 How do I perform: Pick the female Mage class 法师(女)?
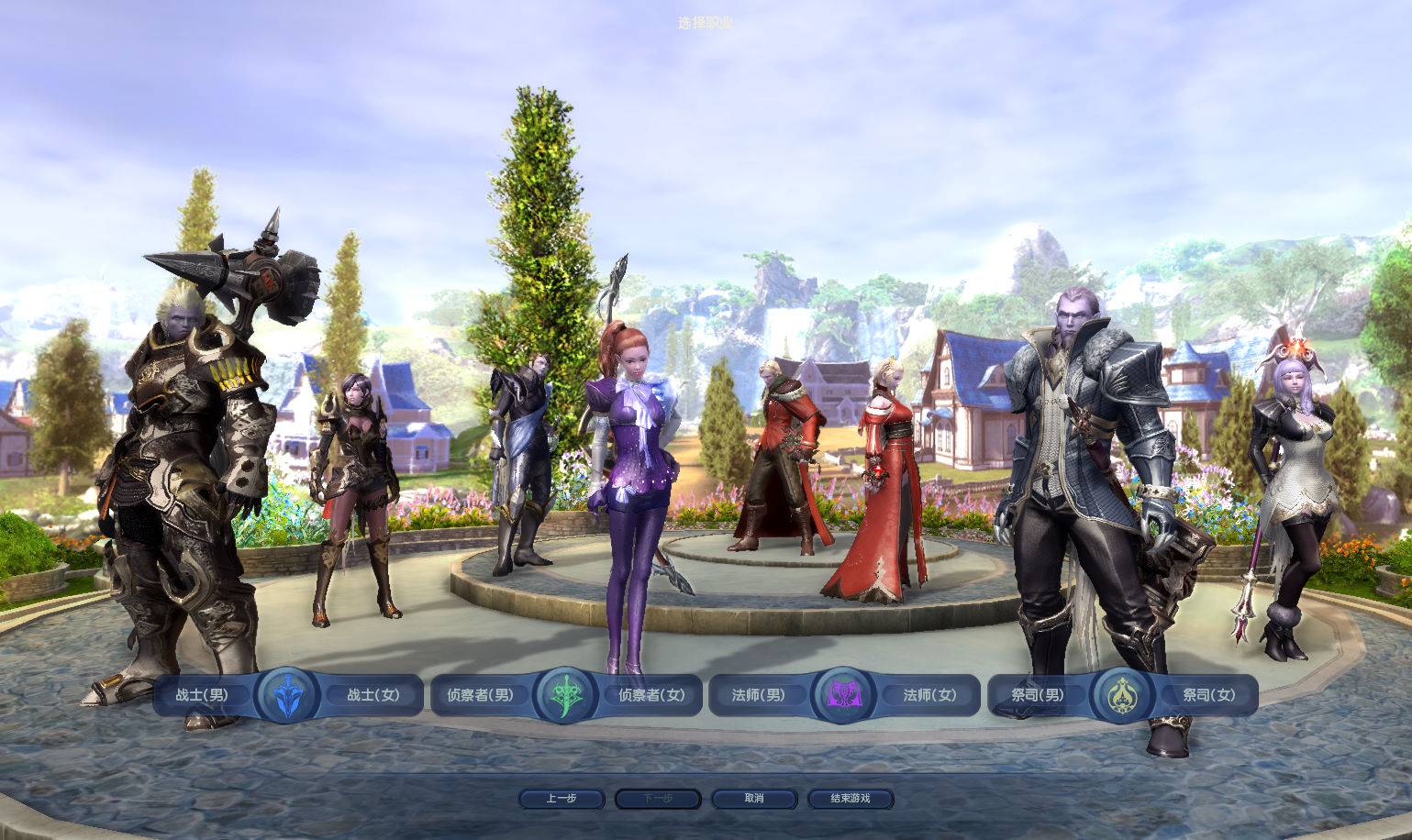929,695
